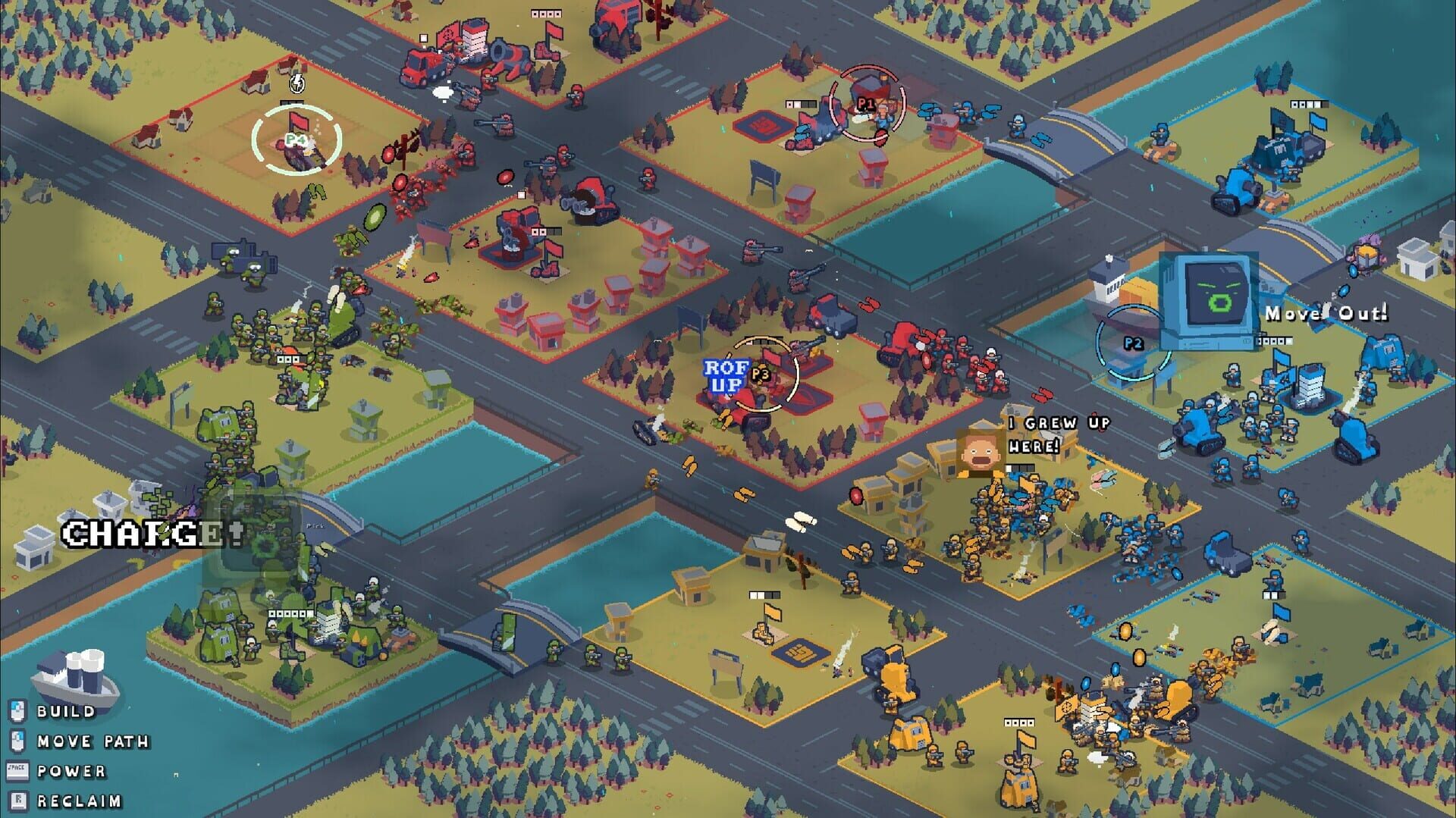Toggle the health pip row above the red unit near P1
1456x818 pixels.
tap(801, 104)
